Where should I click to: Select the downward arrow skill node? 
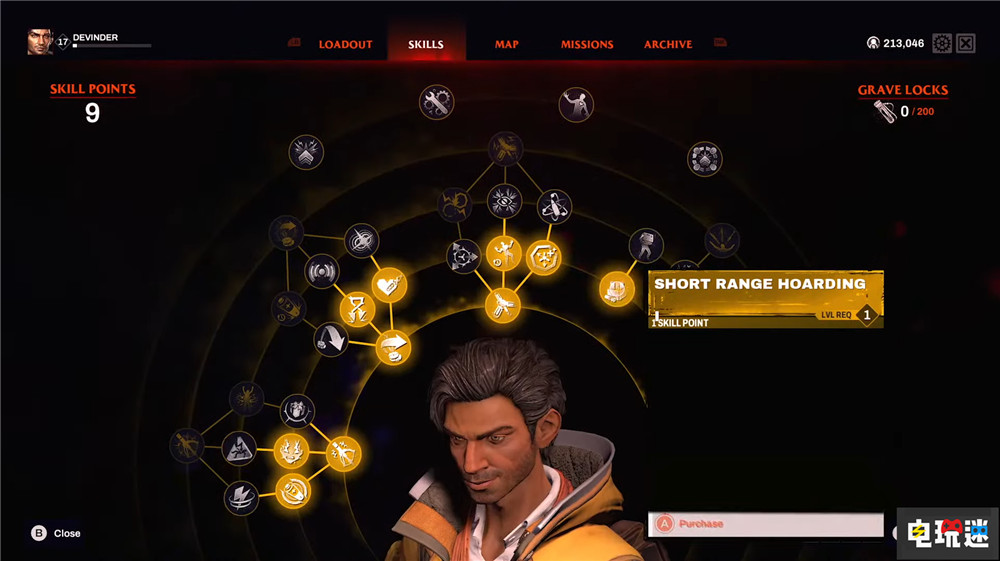(331, 339)
